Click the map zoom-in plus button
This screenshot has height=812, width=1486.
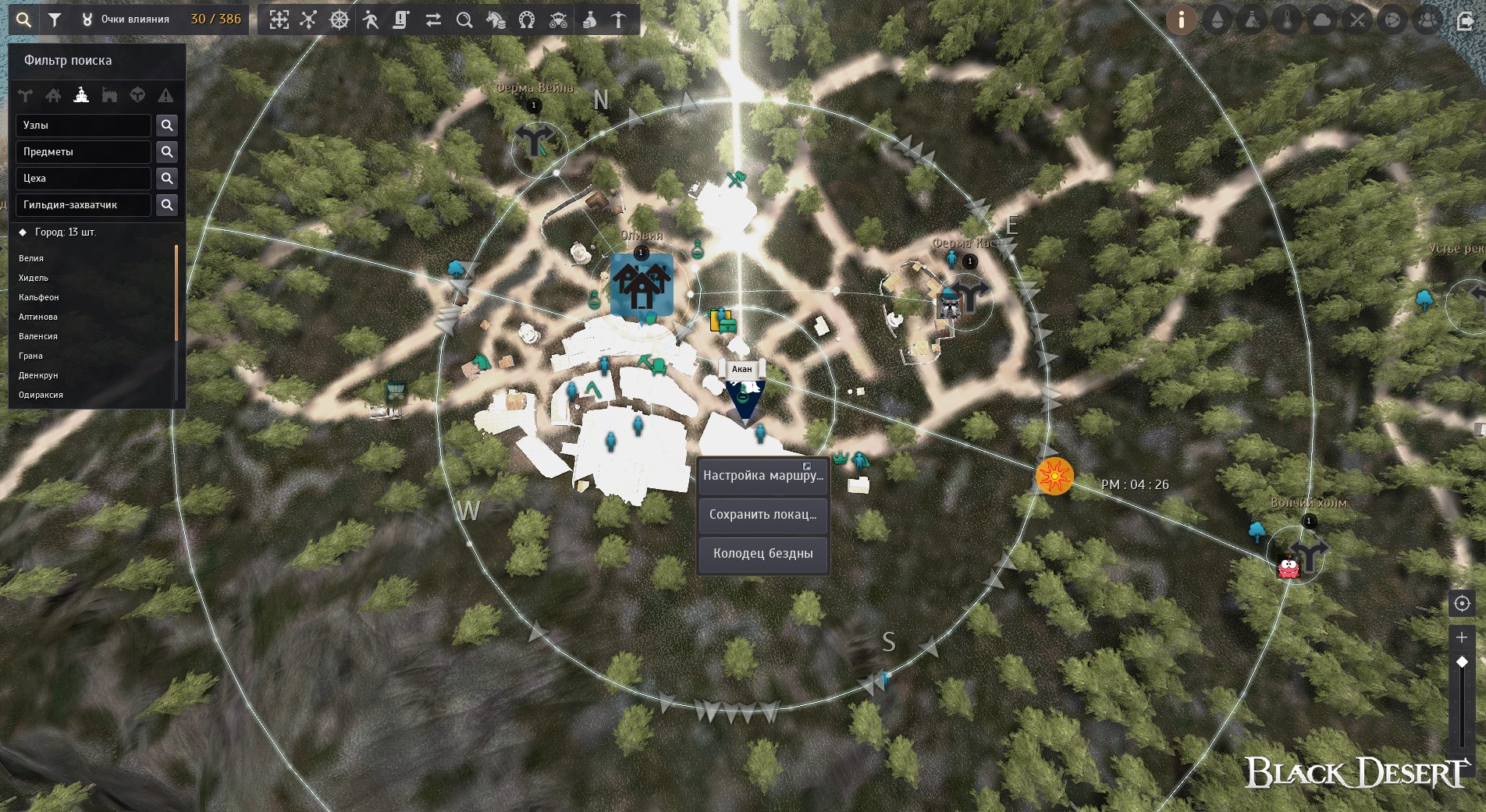click(1462, 637)
